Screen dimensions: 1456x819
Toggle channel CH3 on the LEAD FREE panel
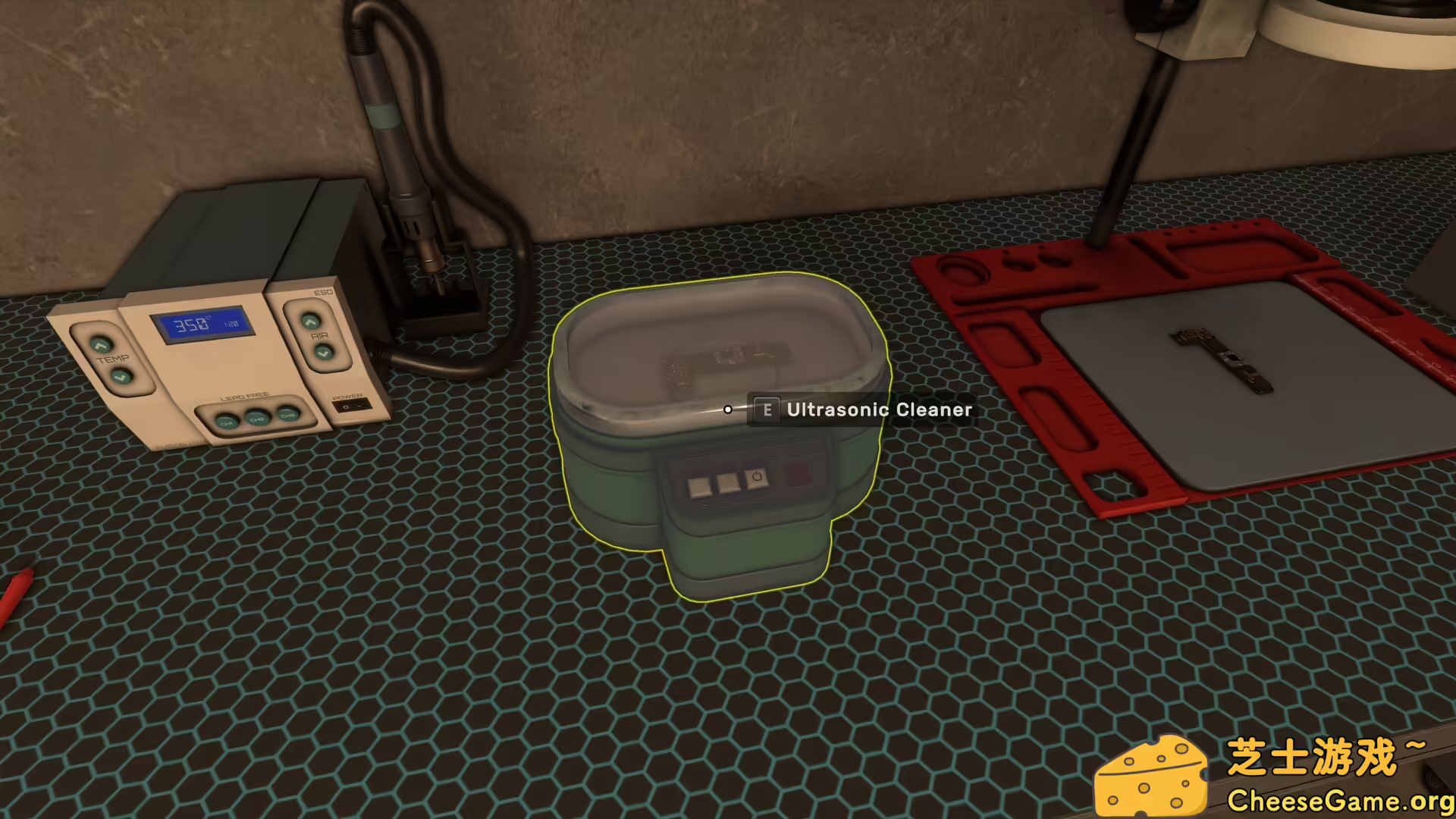(x=287, y=413)
